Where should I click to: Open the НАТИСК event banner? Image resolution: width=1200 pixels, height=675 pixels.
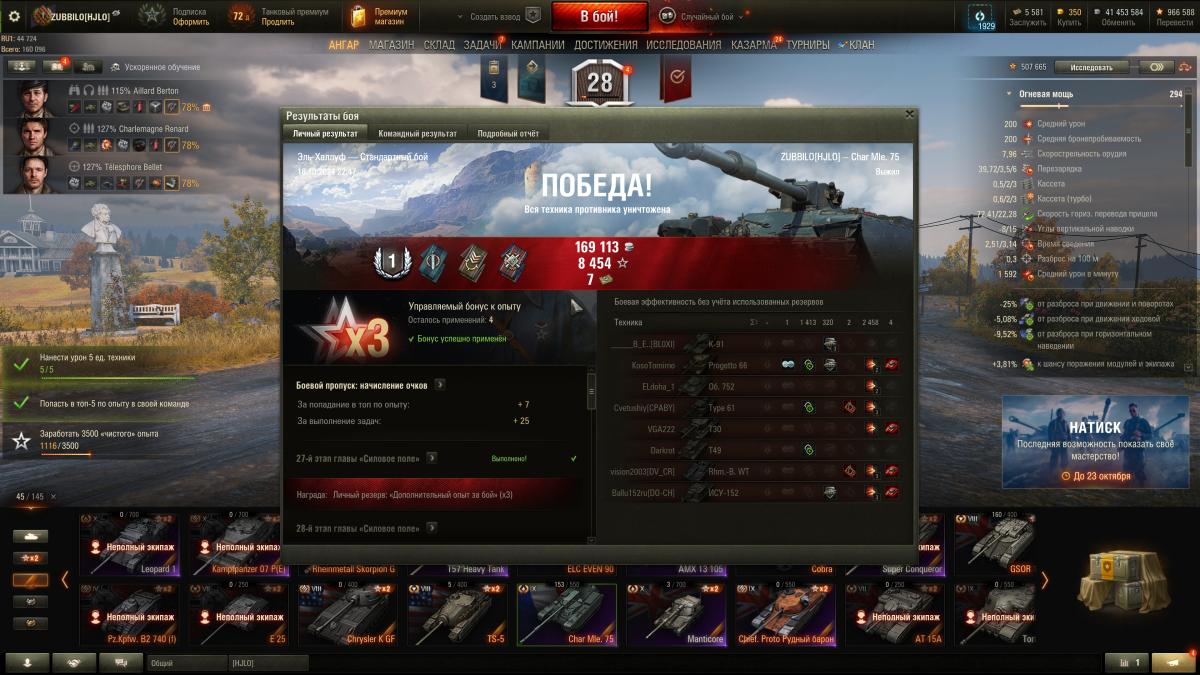coord(1095,441)
